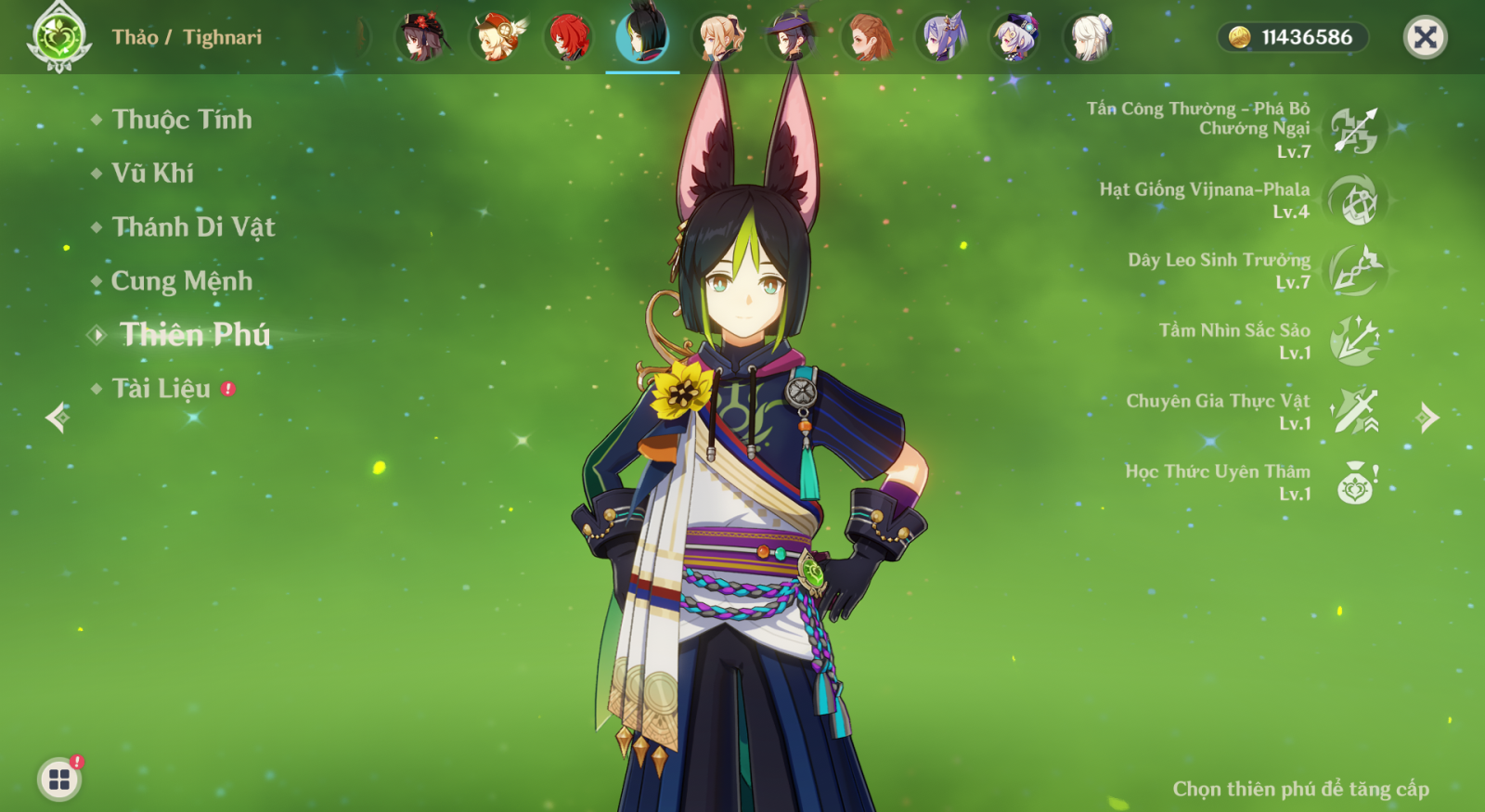Screen dimensions: 1485x812
Task: Select the Thiên Phú menu entry
Action: (x=194, y=335)
